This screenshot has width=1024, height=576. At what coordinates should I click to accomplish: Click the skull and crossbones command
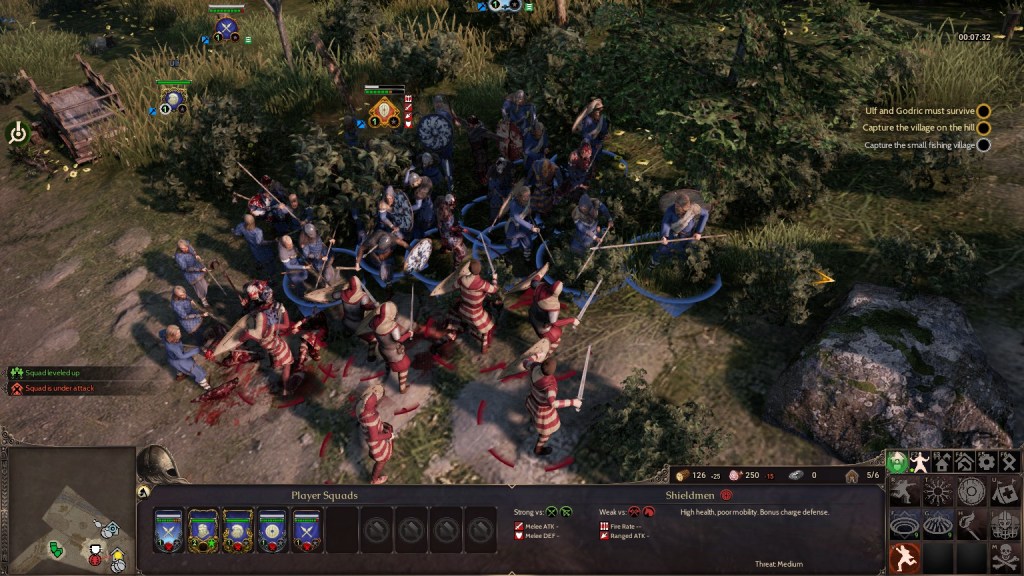click(1004, 558)
